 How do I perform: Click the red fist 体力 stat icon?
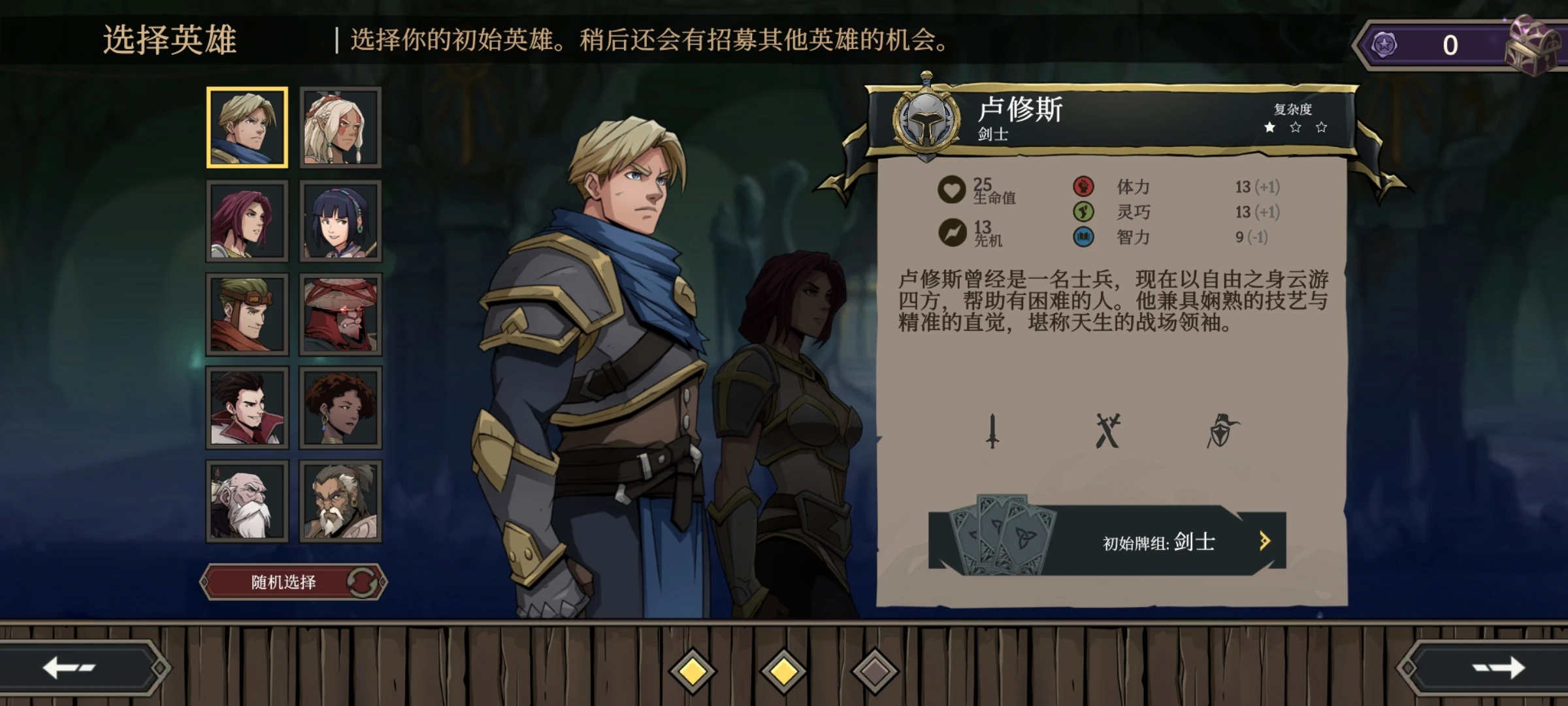click(x=1085, y=187)
